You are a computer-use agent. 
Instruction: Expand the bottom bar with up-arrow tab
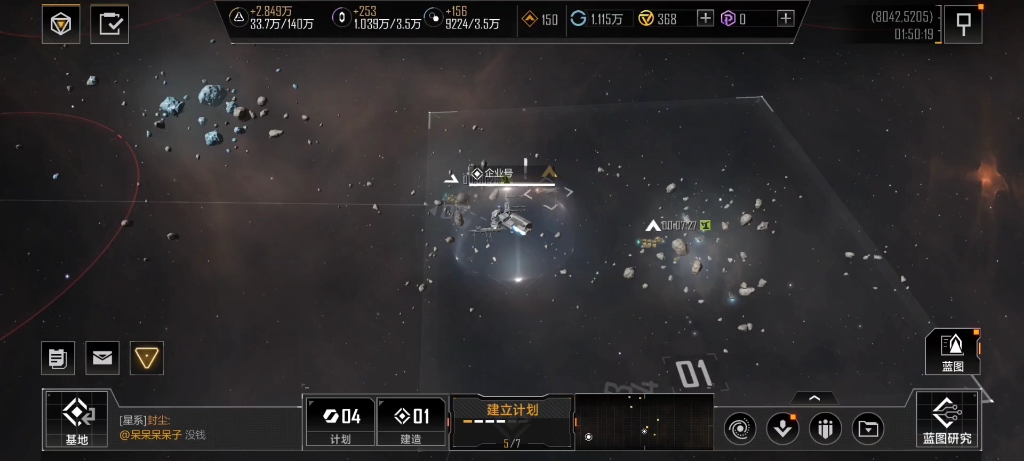[x=815, y=398]
